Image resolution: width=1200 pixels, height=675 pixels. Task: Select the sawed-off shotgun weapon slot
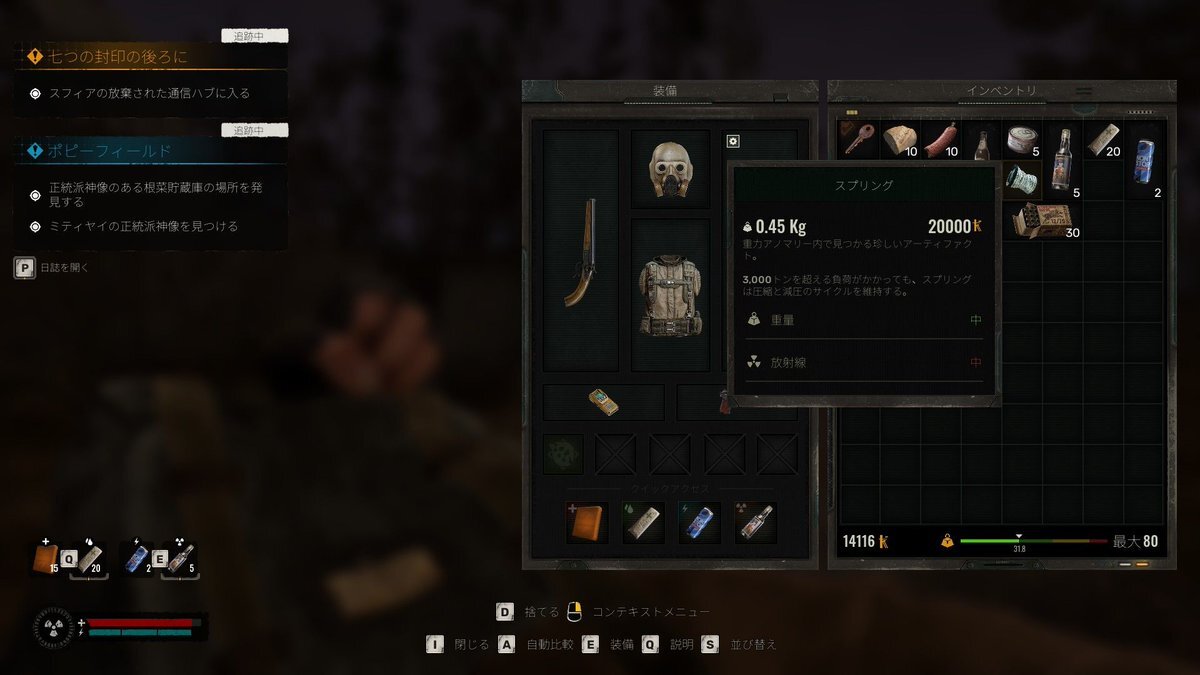click(579, 252)
